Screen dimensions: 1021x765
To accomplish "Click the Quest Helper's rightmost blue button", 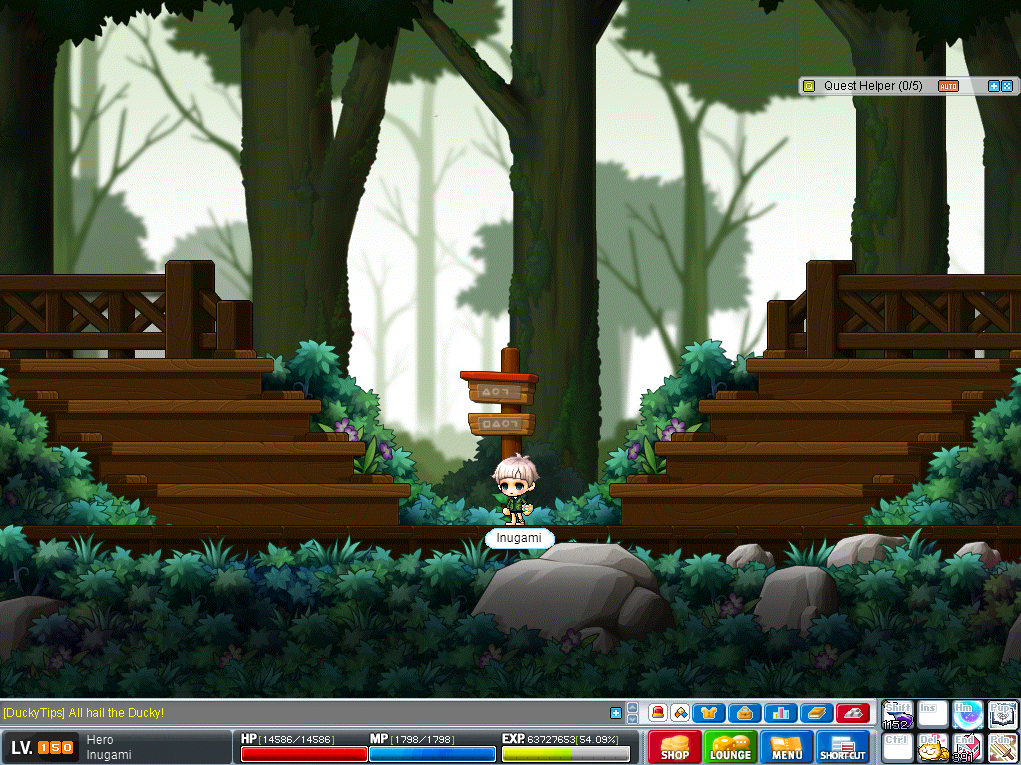I will click(1007, 86).
